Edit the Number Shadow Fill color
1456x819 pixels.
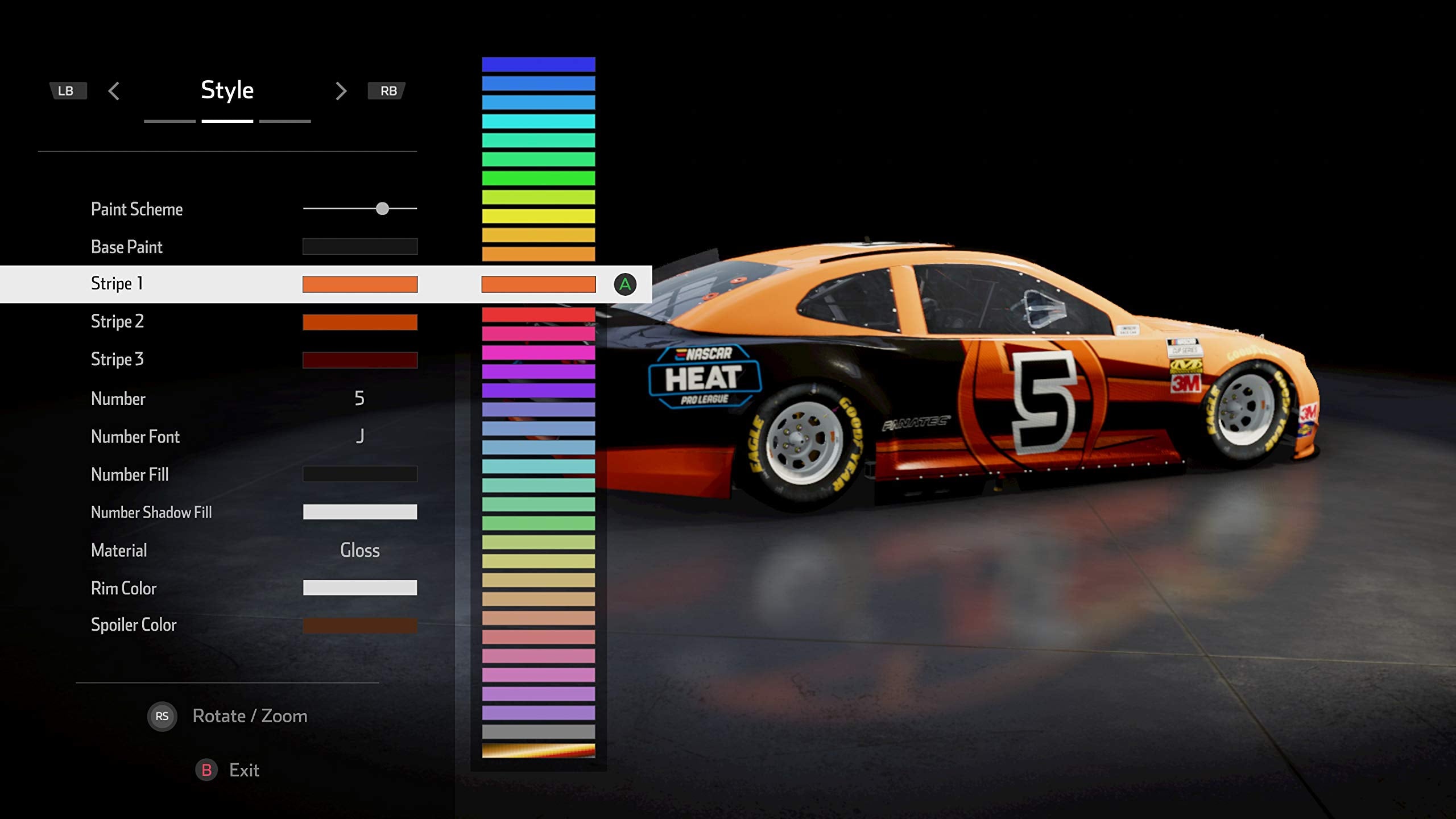359,512
